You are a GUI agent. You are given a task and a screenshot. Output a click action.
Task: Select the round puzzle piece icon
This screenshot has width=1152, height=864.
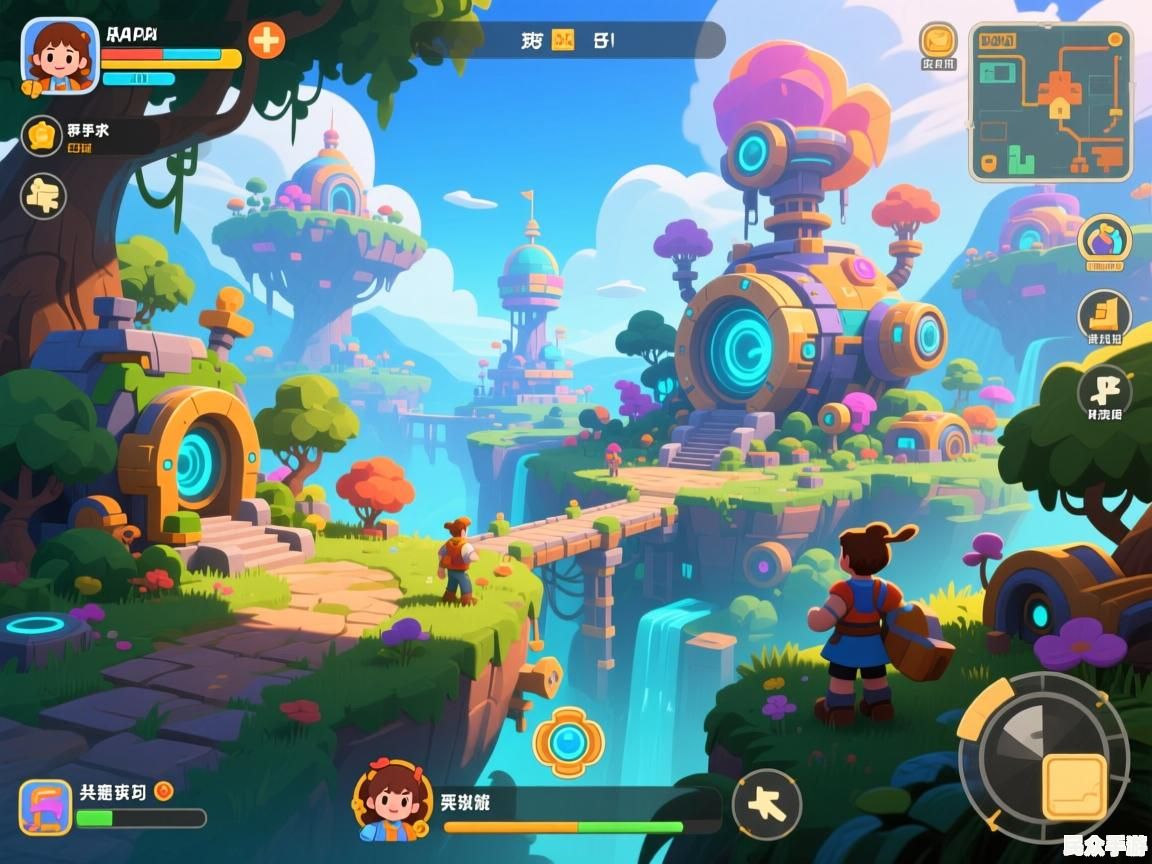pyautogui.click(x=43, y=196)
